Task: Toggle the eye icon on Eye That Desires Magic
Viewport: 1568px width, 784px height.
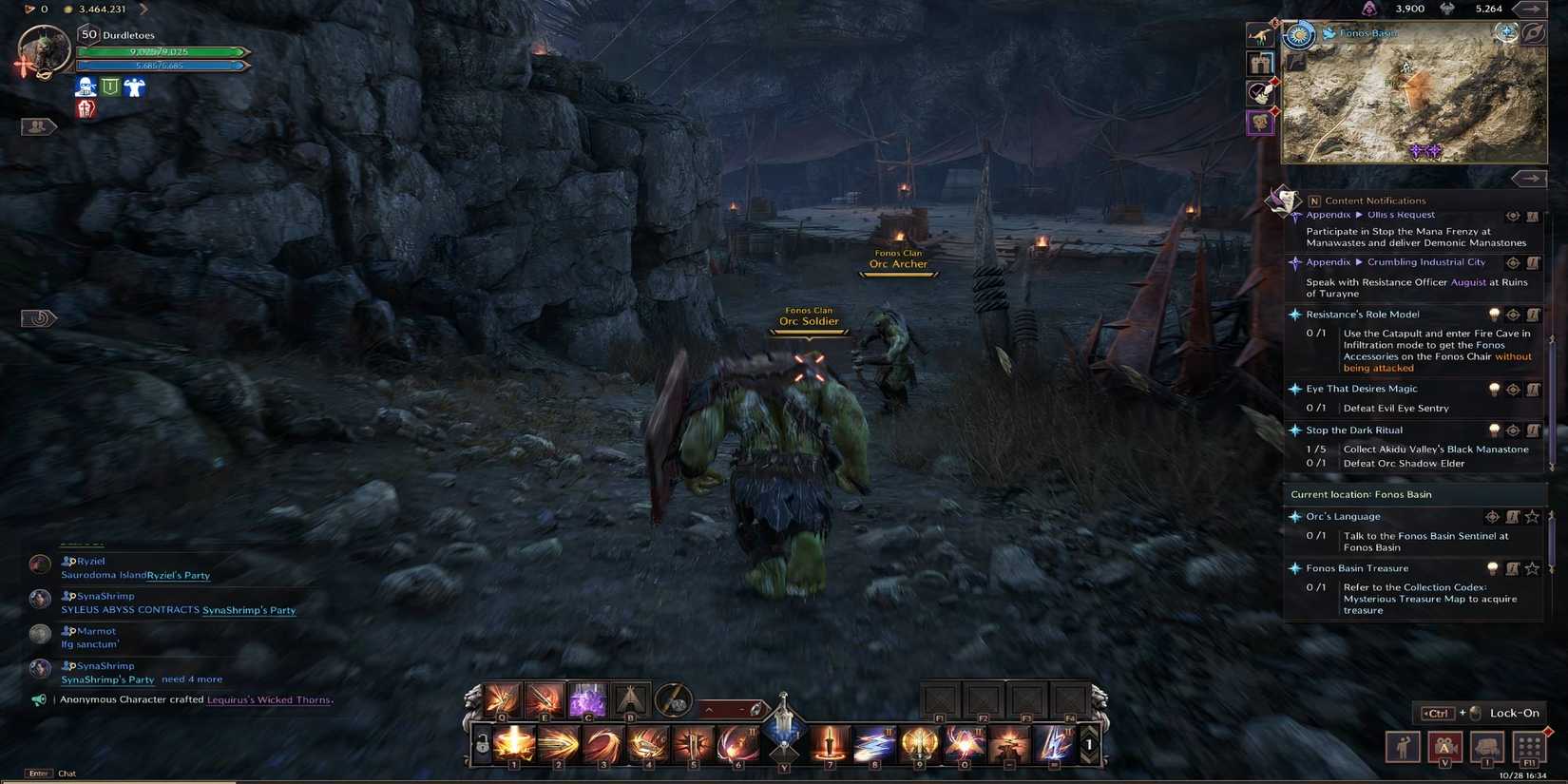Action: click(1513, 389)
